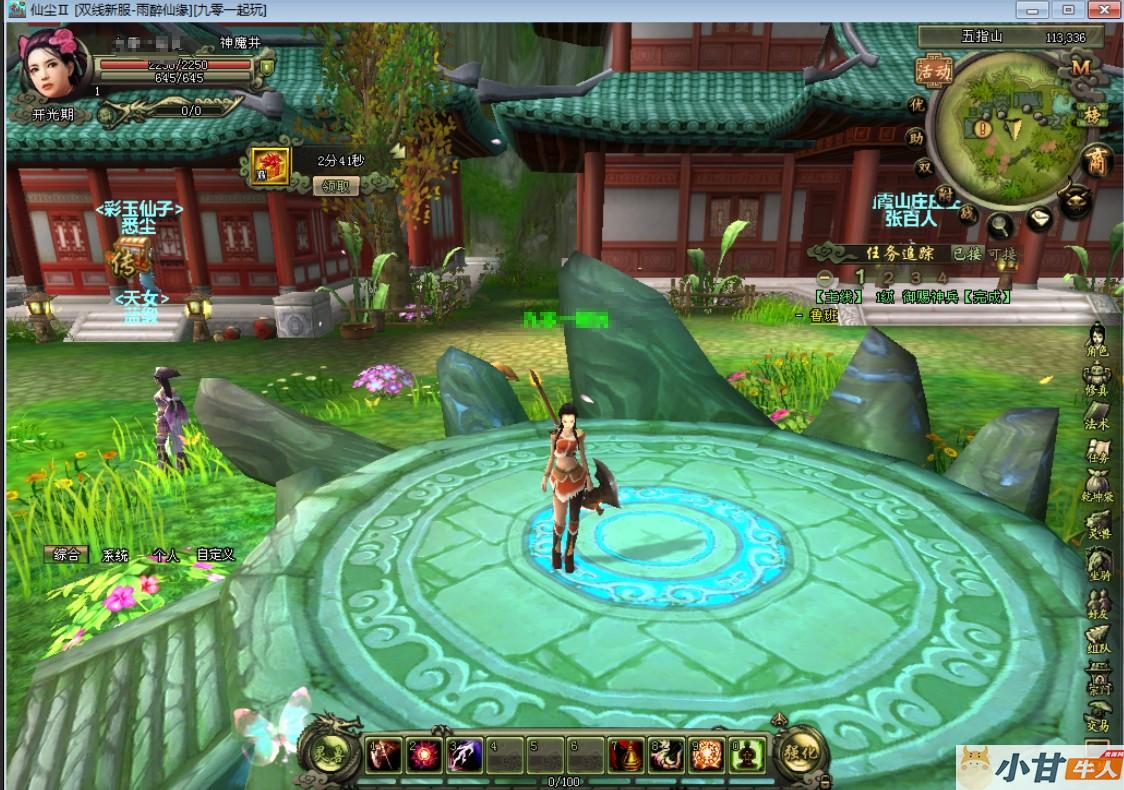Image resolution: width=1124 pixels, height=790 pixels.
Task: Activate the green meditation skill in slot 0
Action: (x=747, y=757)
